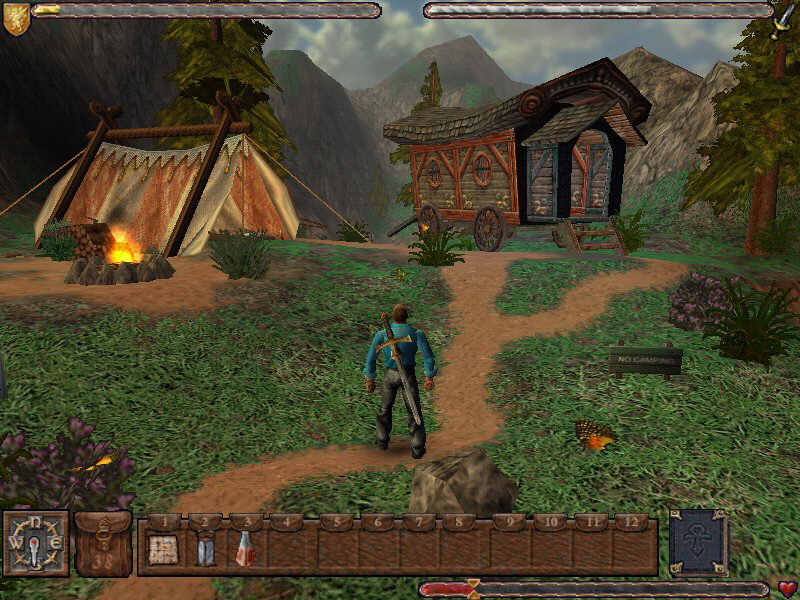Select the map scroll in belt slot 1

163,549
